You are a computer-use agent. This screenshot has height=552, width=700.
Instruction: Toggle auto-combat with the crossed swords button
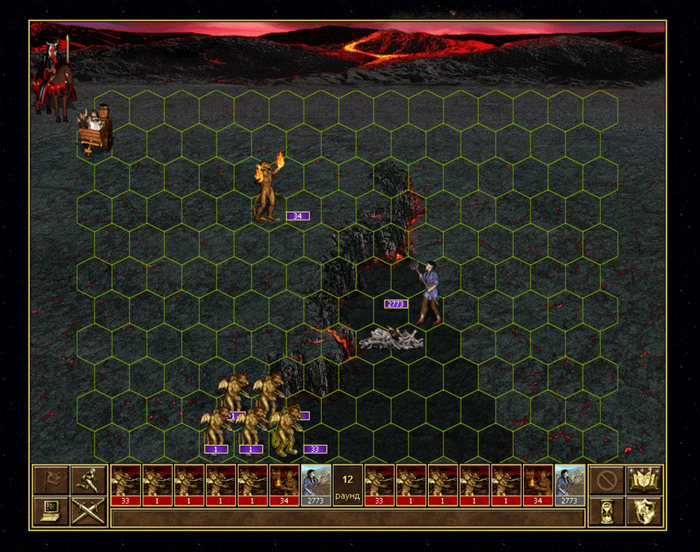click(88, 512)
